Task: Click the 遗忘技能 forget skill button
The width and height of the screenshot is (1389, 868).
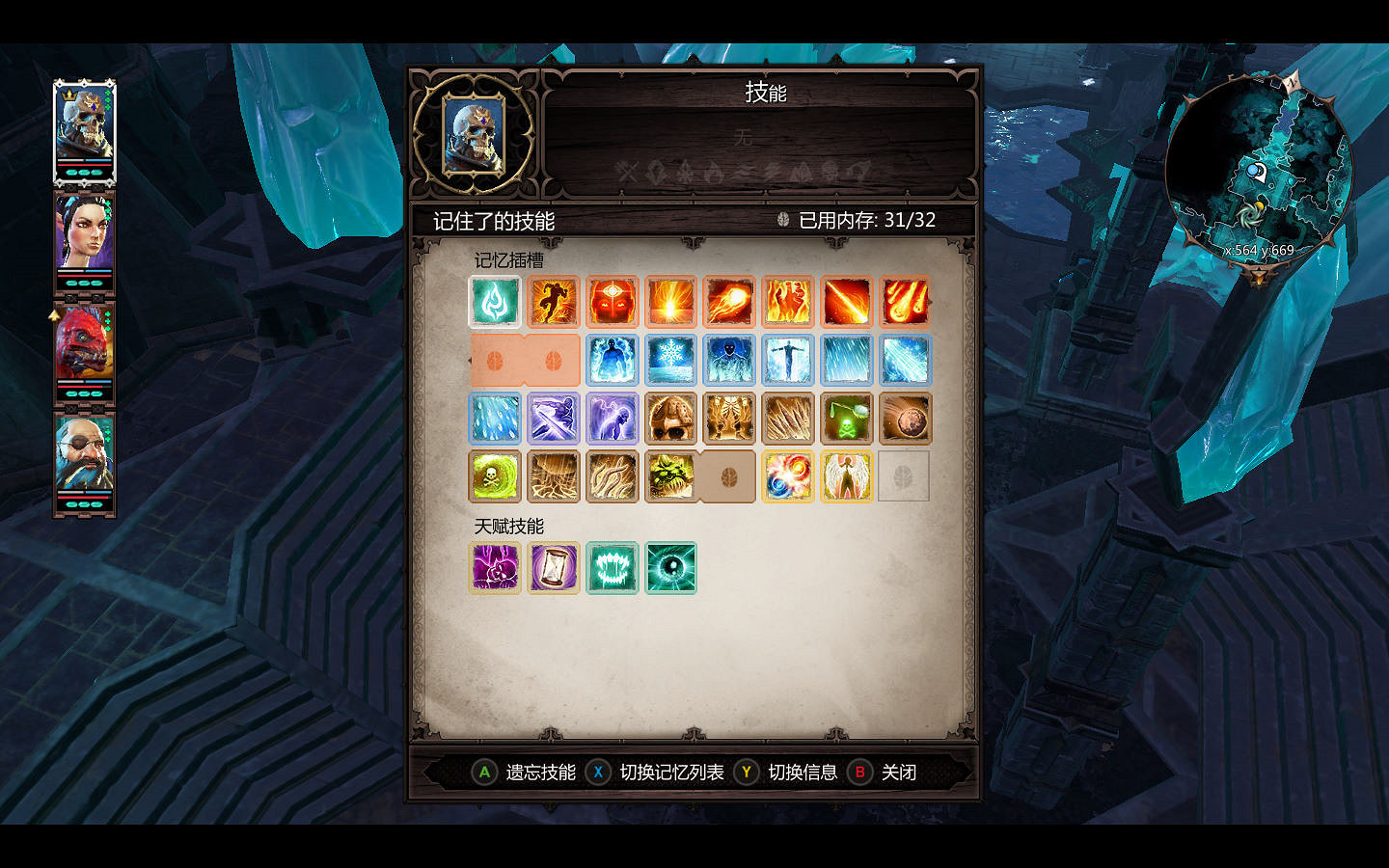Action: tap(526, 772)
